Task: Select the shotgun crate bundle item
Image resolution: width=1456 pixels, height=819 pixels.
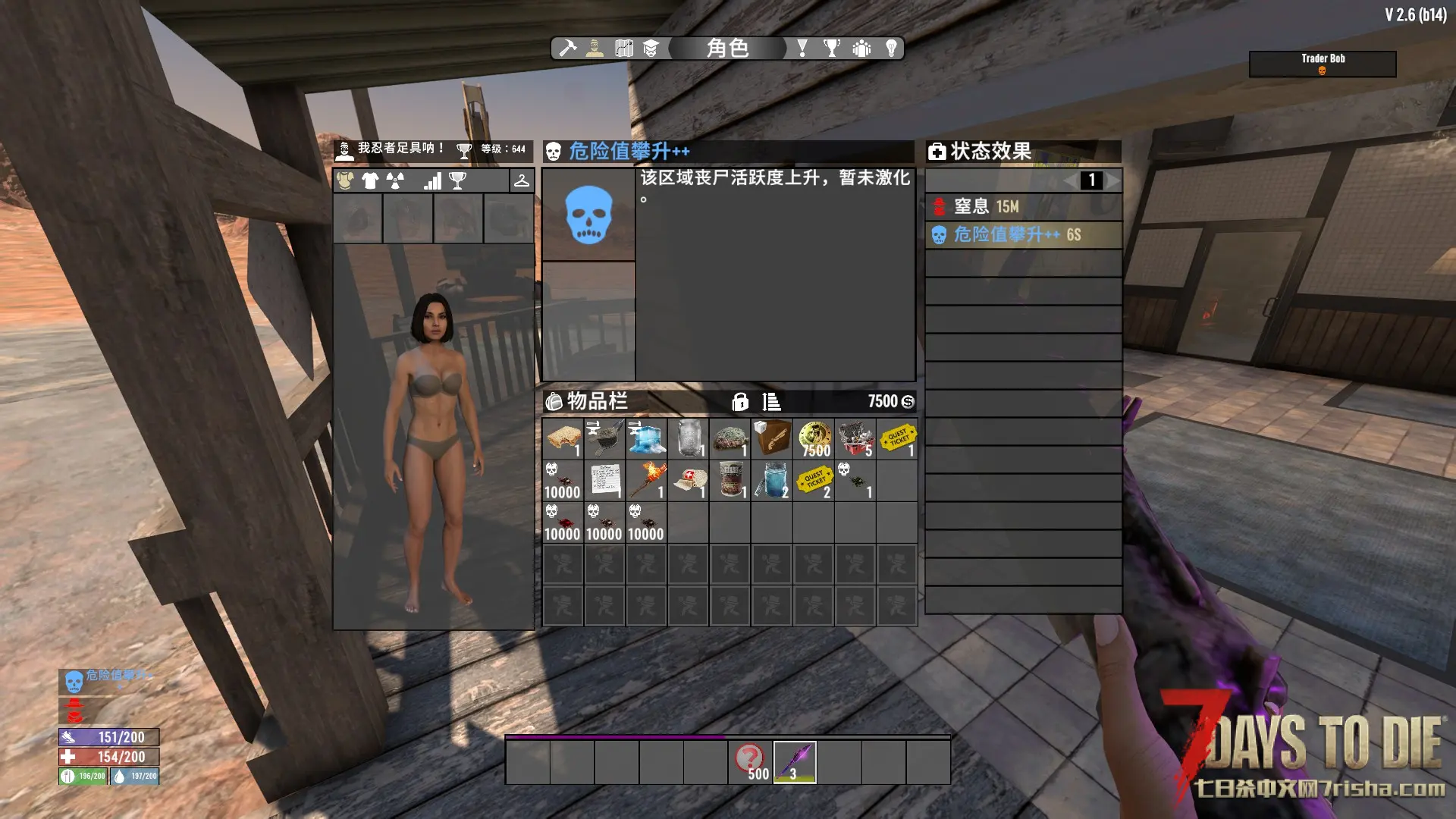Action: 772,438
